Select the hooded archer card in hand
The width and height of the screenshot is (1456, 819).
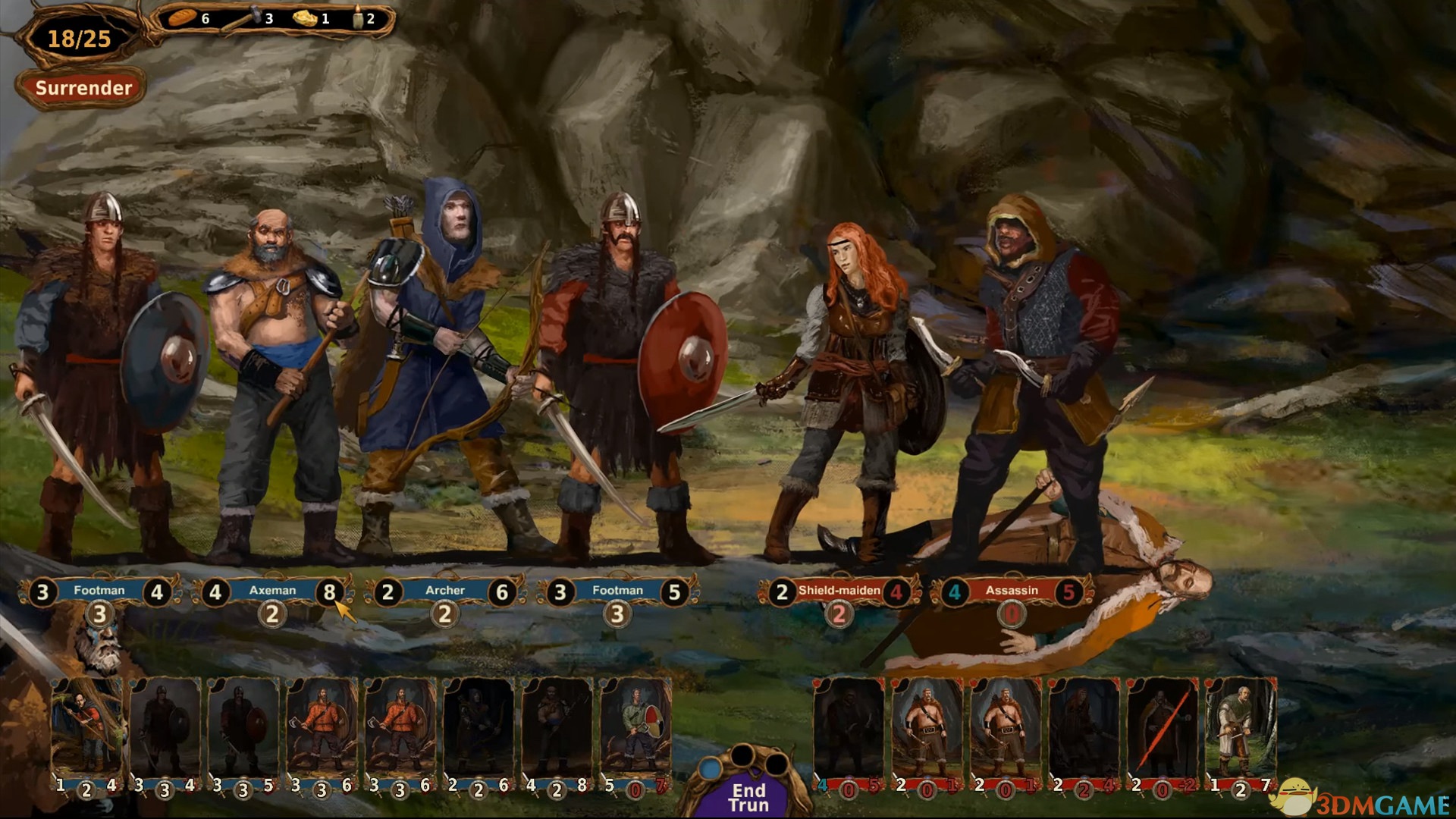coord(478,730)
